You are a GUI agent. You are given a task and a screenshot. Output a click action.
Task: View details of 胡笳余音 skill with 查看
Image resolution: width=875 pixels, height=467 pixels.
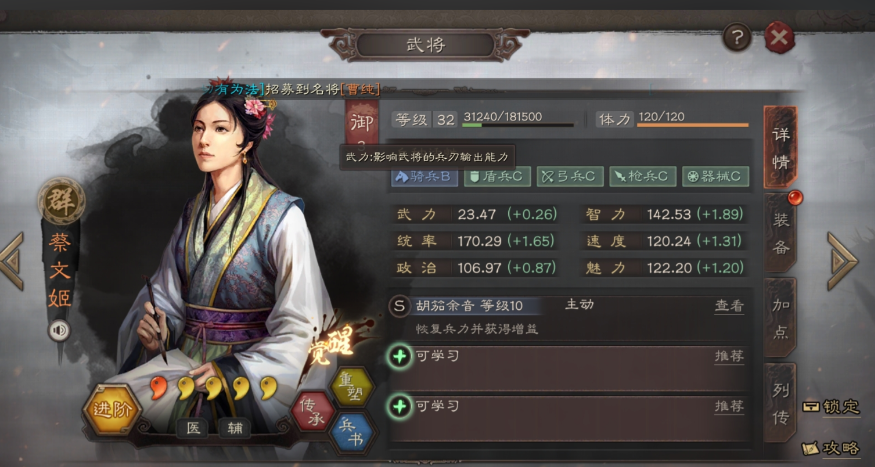pyautogui.click(x=729, y=306)
